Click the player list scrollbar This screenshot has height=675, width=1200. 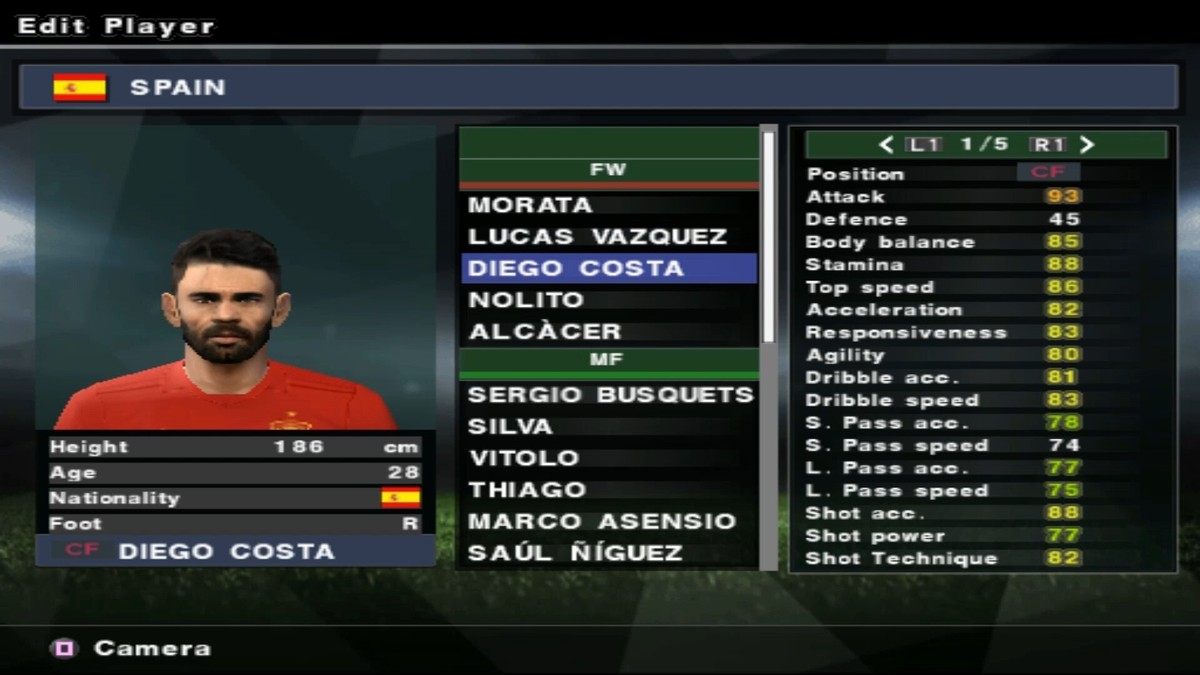coord(769,240)
